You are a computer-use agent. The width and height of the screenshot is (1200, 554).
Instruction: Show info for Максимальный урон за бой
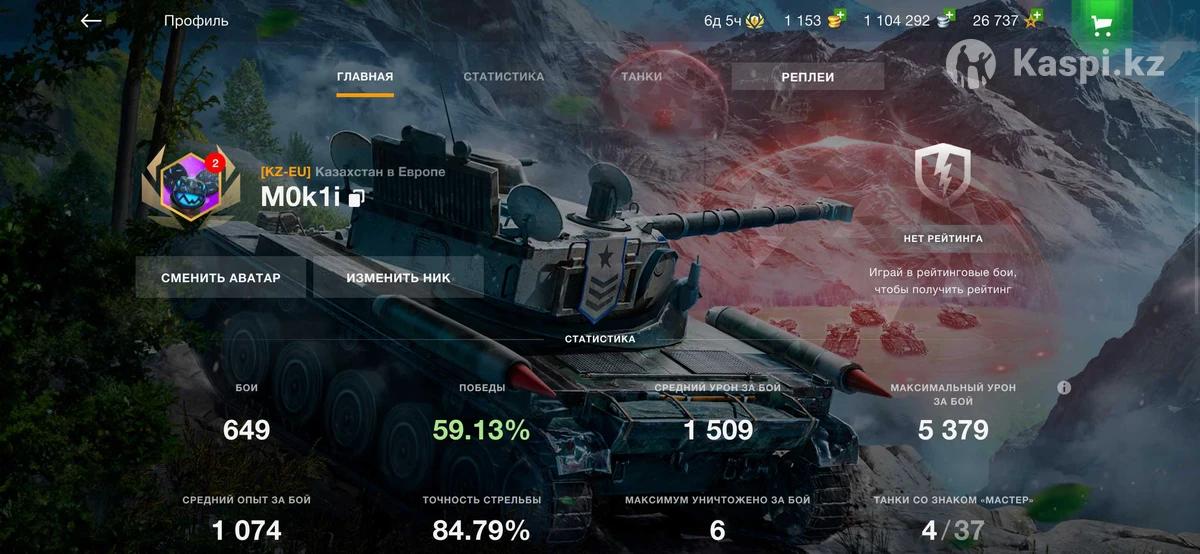tap(1064, 387)
